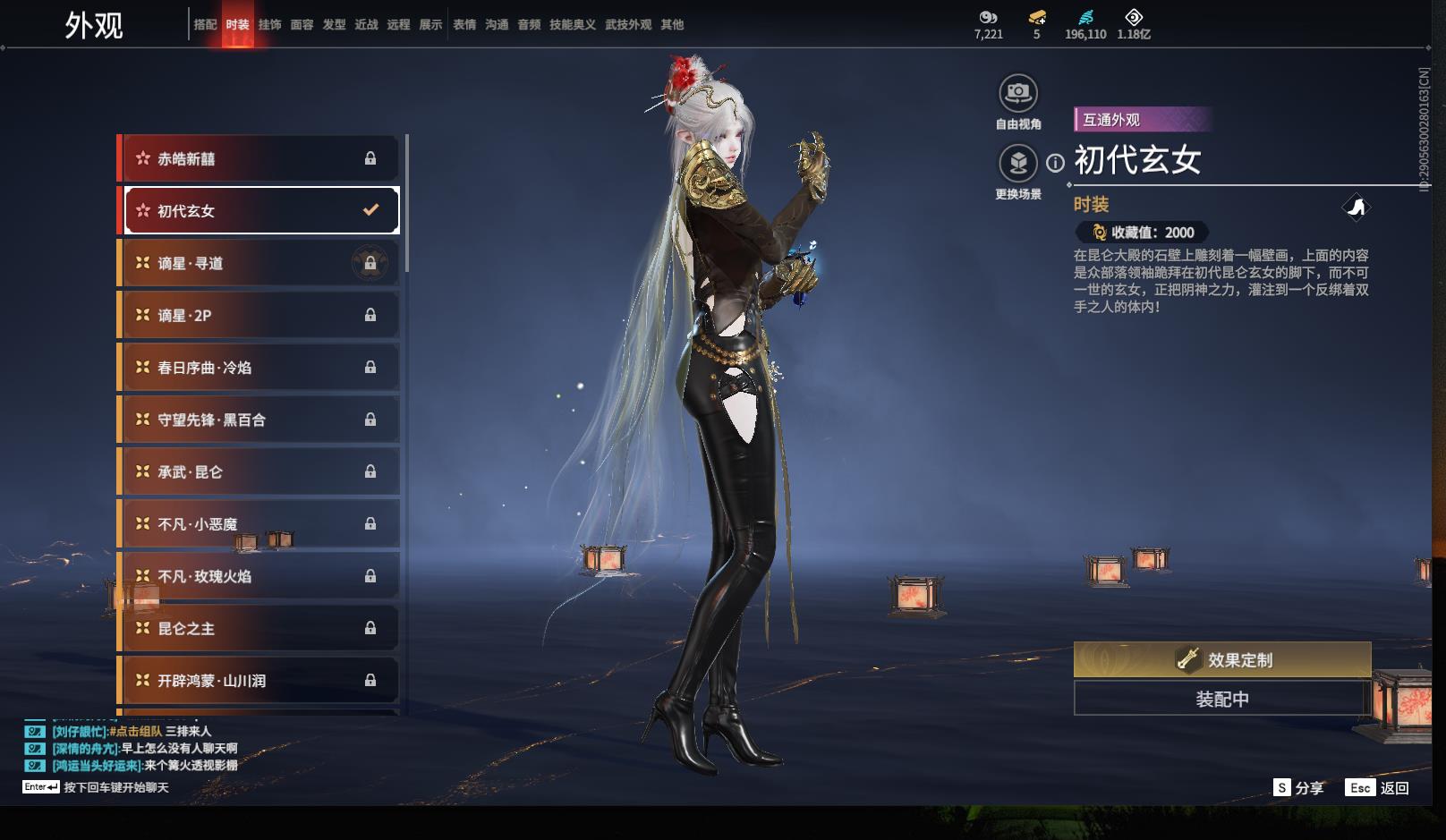Switch to the 搭配 tab

[205, 24]
